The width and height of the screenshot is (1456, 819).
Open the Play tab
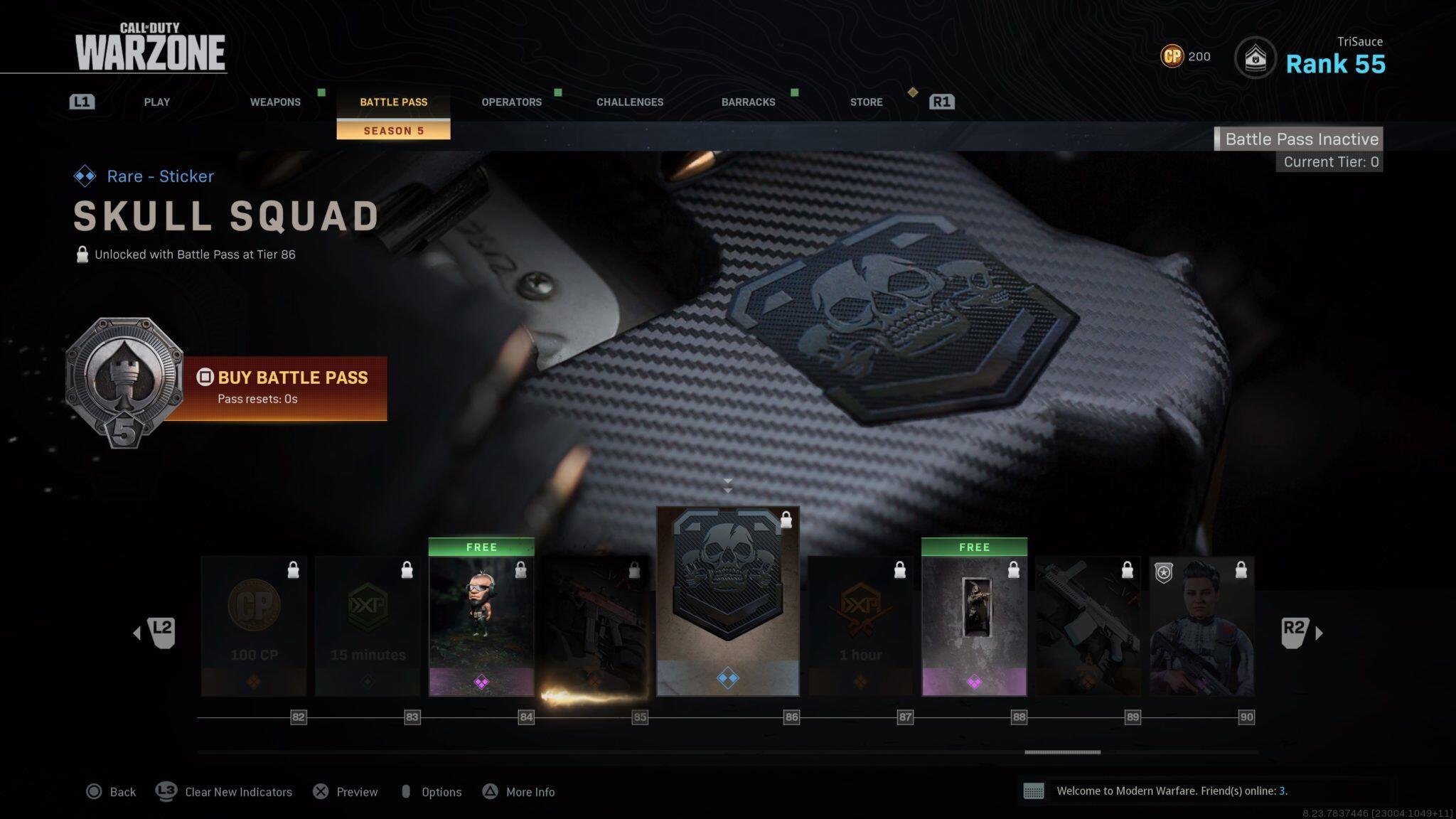(156, 102)
